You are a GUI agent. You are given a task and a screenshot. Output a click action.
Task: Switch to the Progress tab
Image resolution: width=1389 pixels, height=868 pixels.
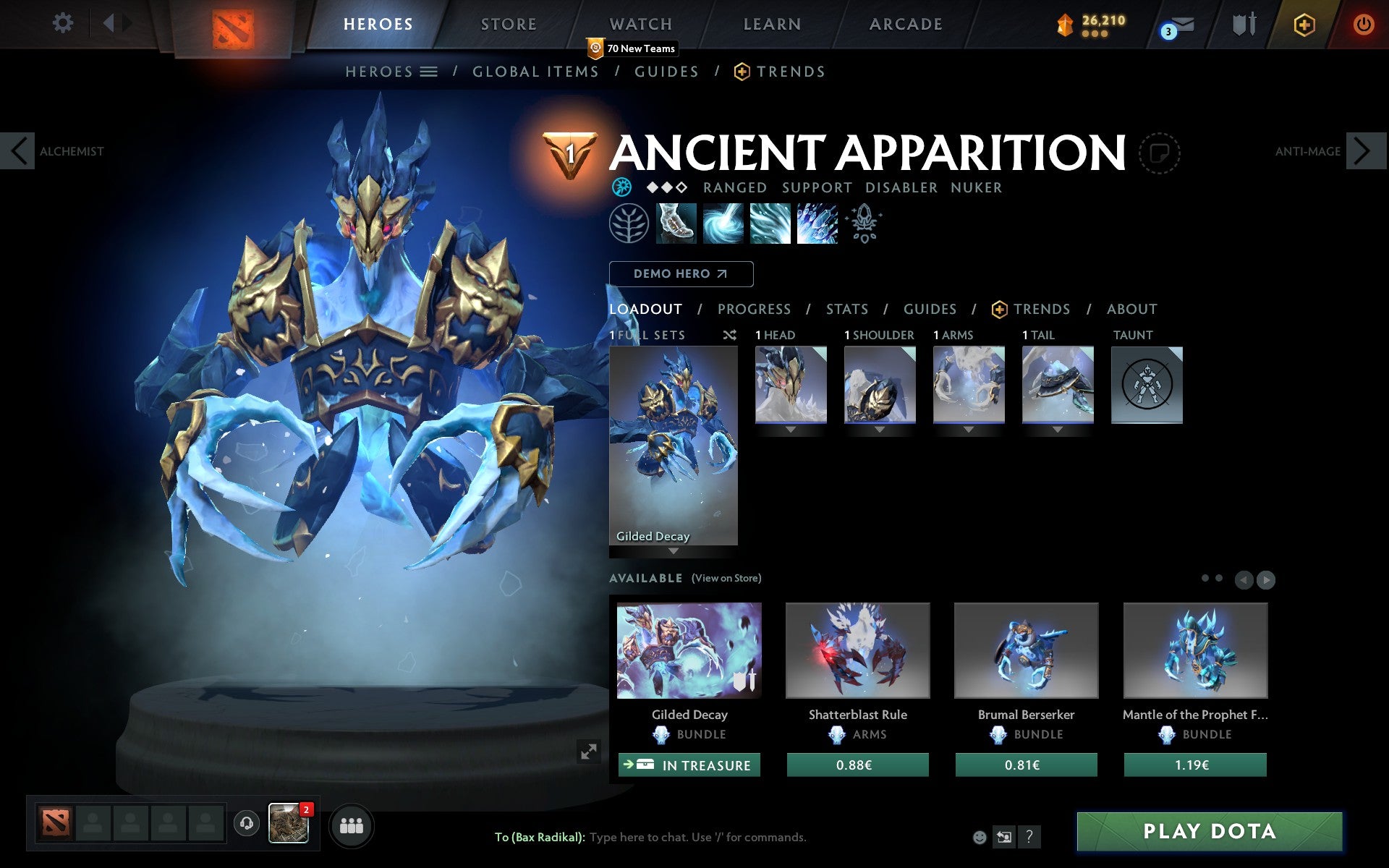click(754, 309)
